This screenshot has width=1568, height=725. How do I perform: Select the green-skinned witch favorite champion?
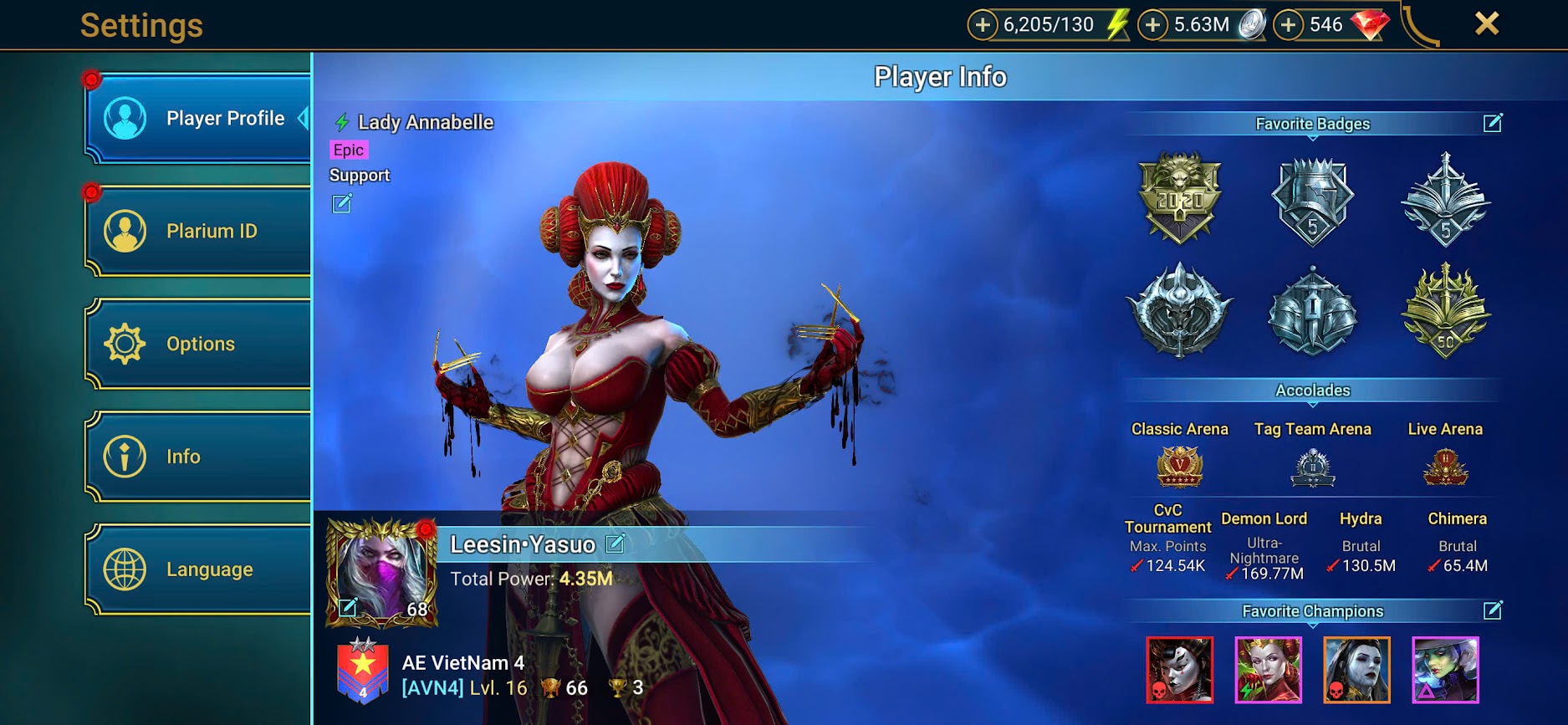1445,670
